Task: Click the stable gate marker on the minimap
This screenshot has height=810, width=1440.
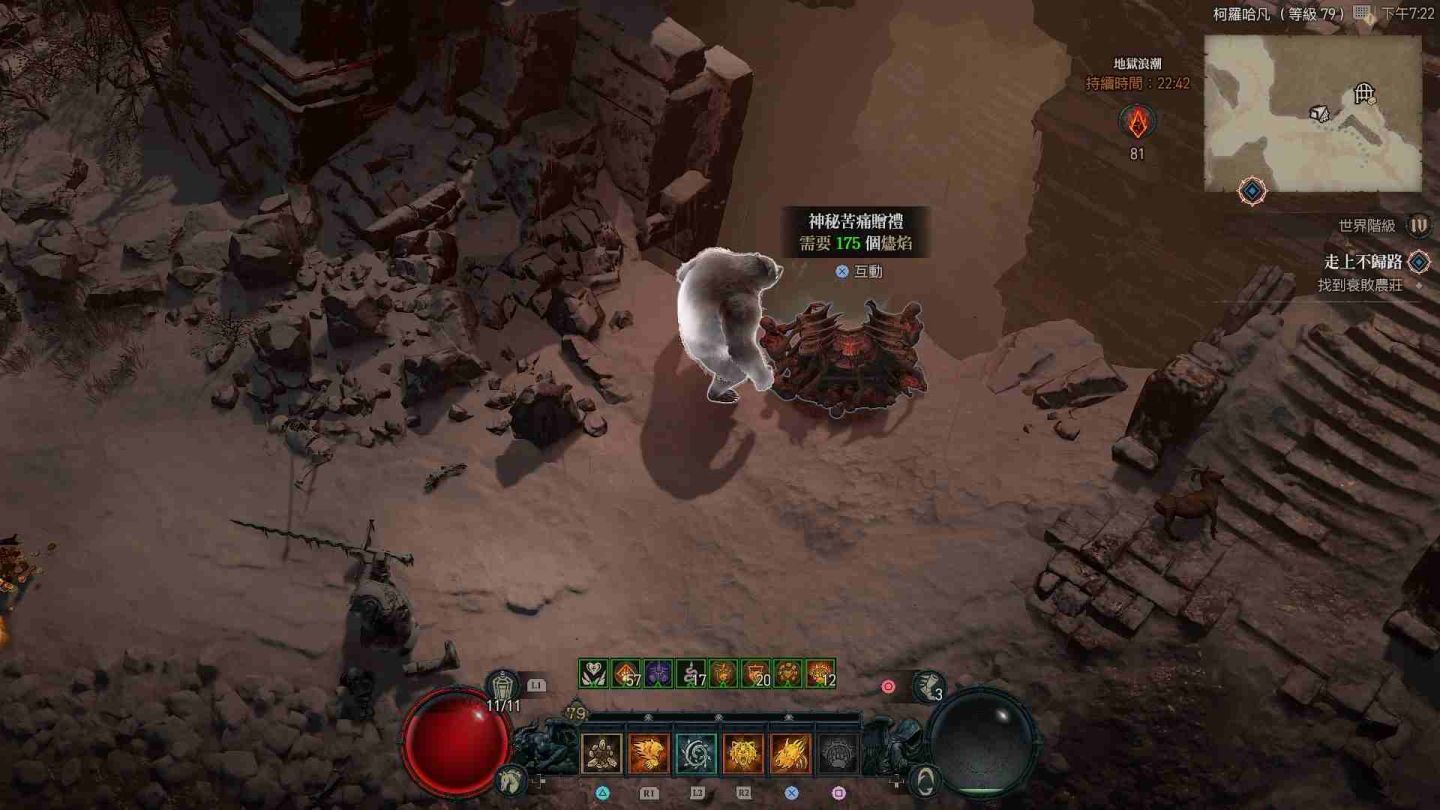Action: coord(1364,94)
